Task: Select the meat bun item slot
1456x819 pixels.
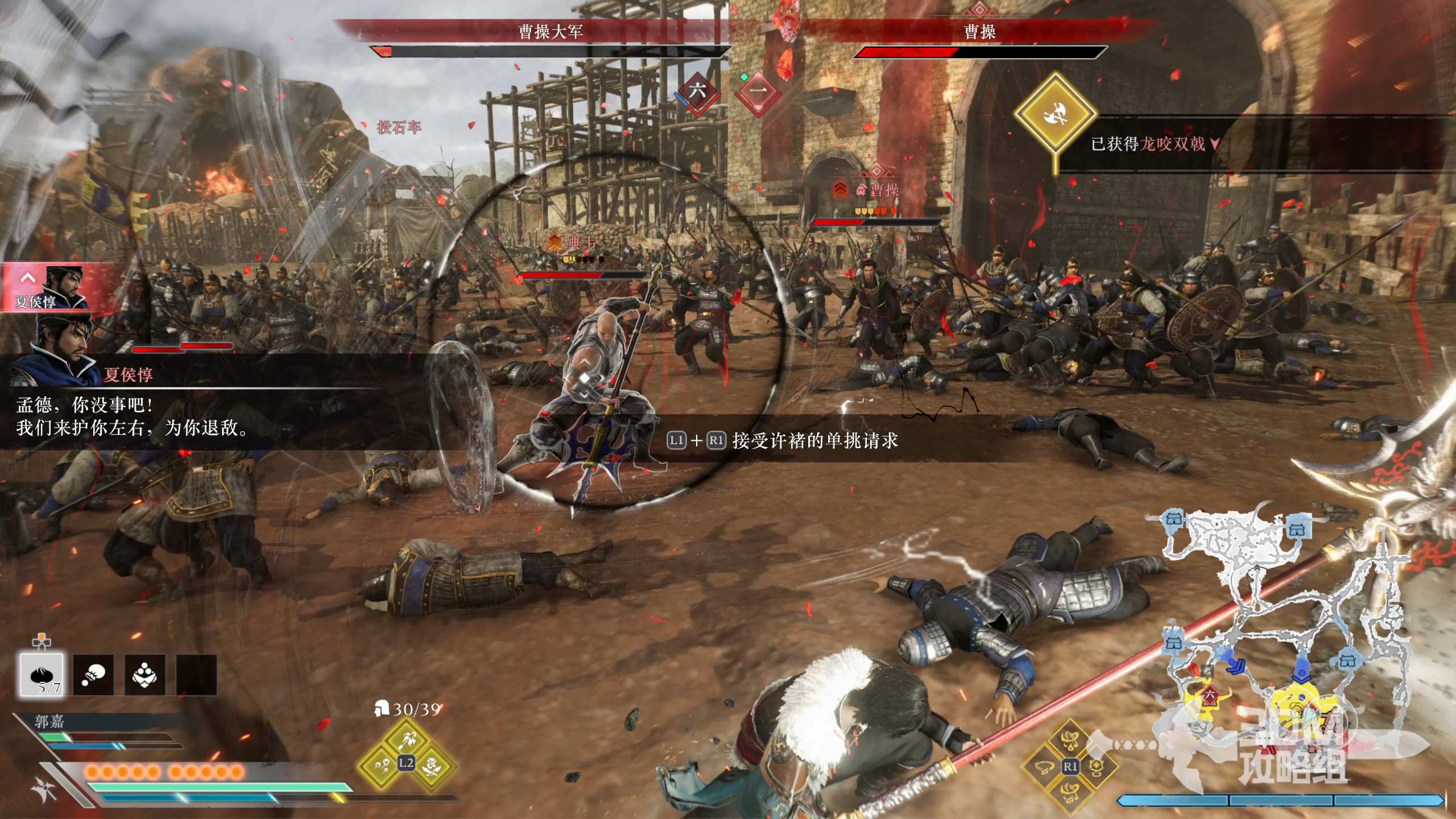Action: [x=42, y=675]
